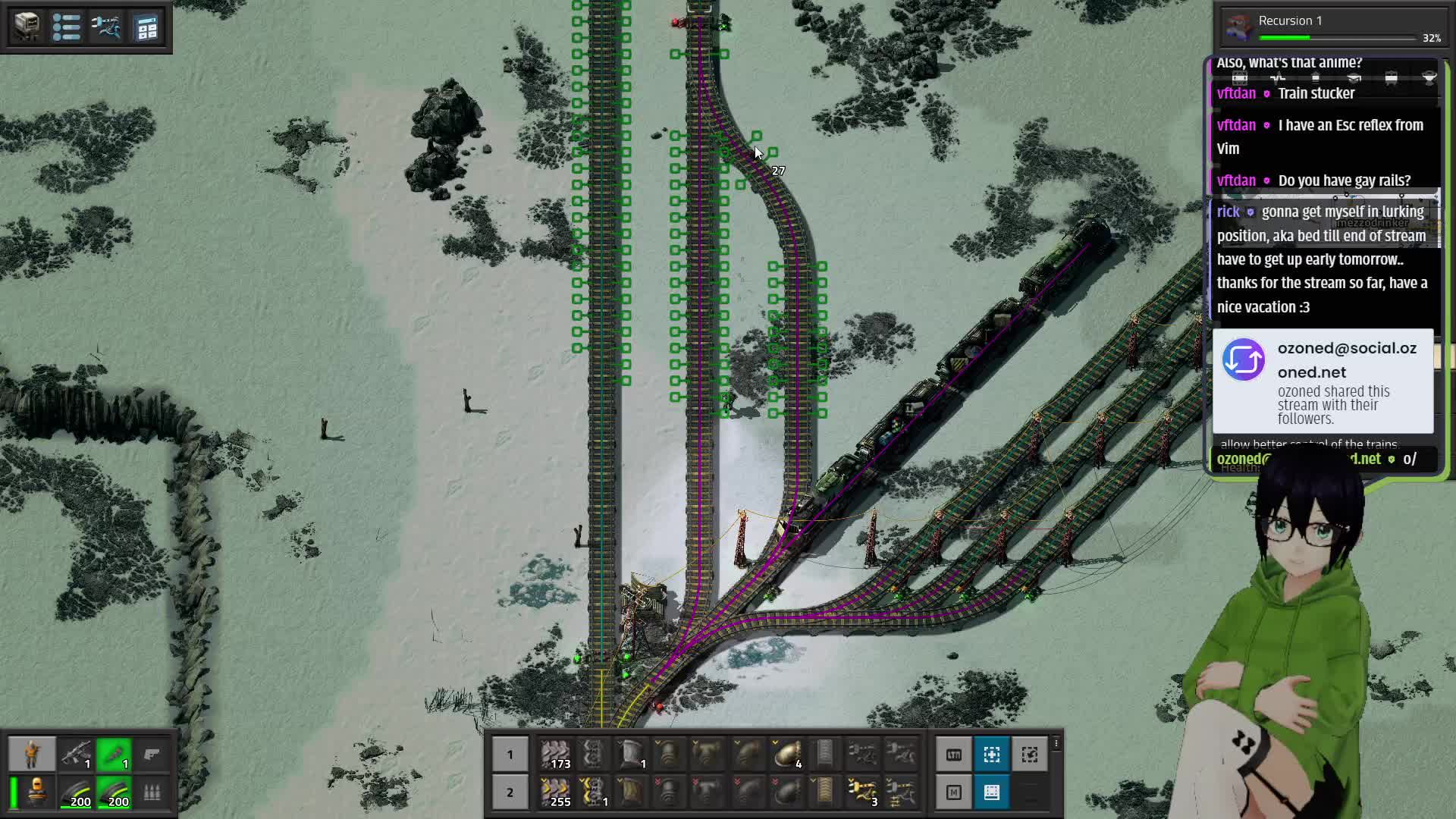Select quickbar row 1 button
The image size is (1456, 819).
click(x=510, y=755)
